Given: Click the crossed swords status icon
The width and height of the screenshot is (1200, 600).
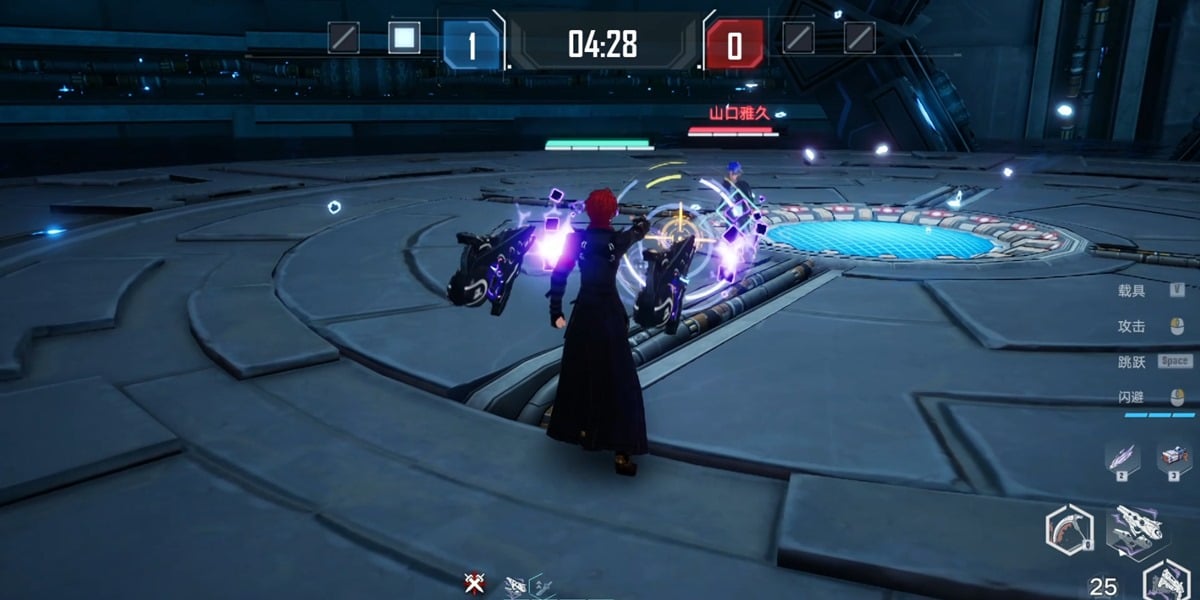Looking at the screenshot, I should (x=474, y=583).
